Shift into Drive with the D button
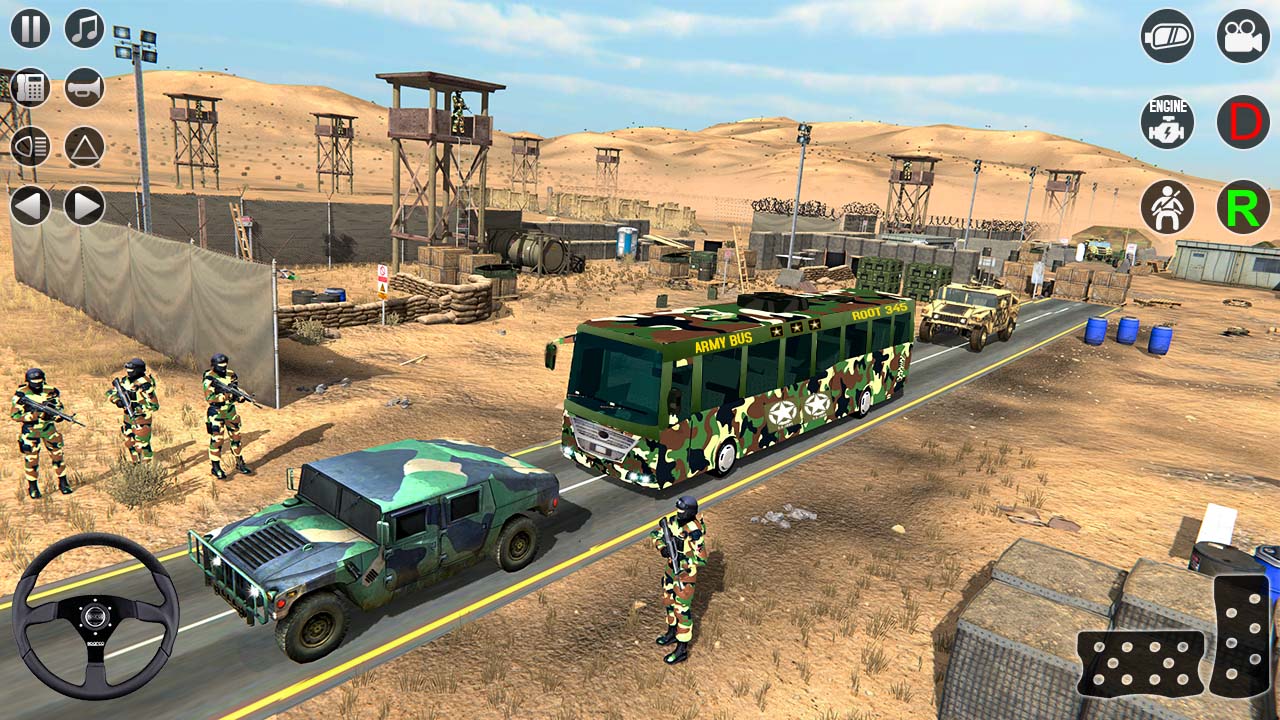Screen dimensions: 1280x720 pos(1242,120)
